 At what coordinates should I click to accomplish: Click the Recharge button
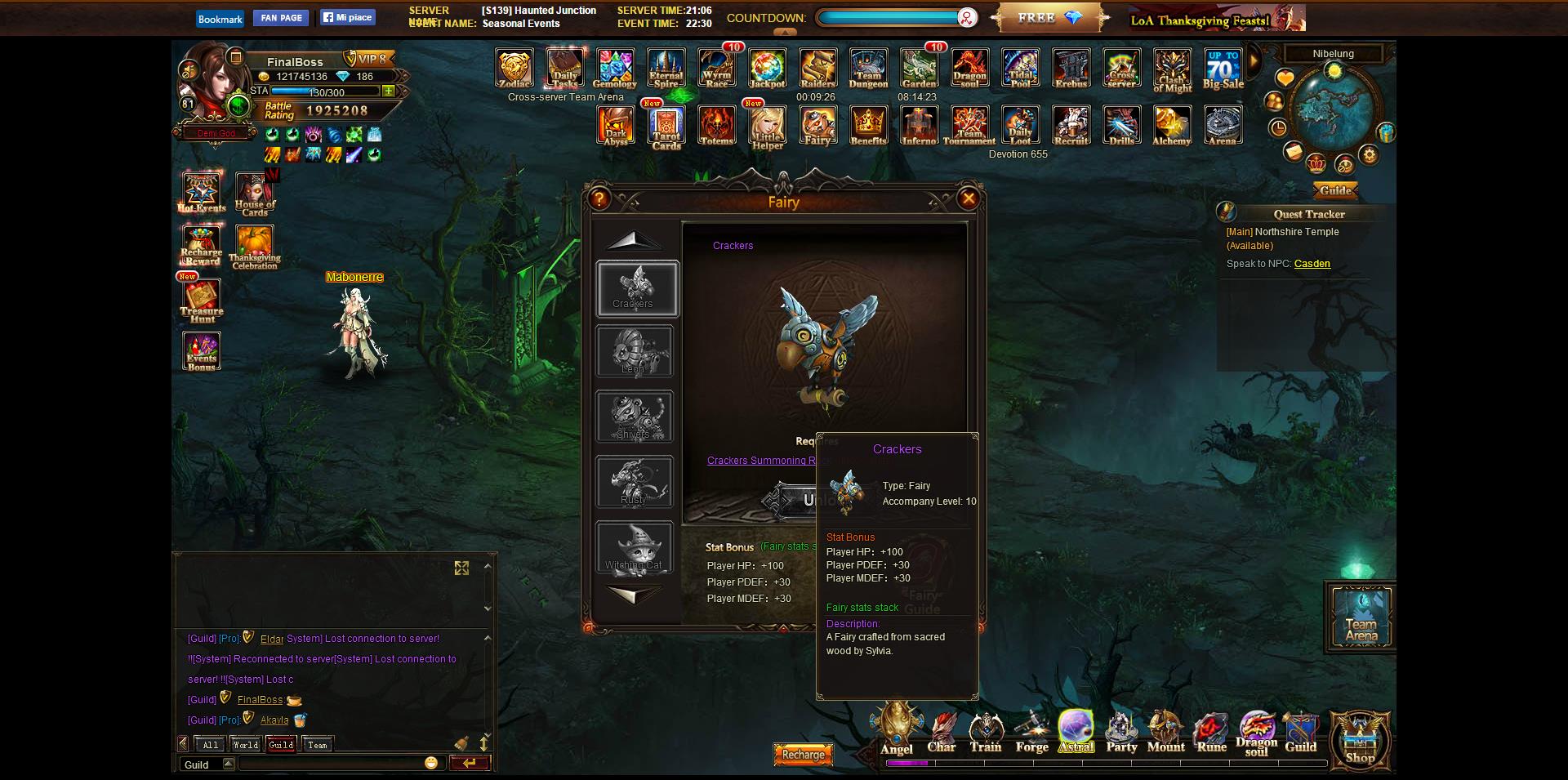[803, 755]
